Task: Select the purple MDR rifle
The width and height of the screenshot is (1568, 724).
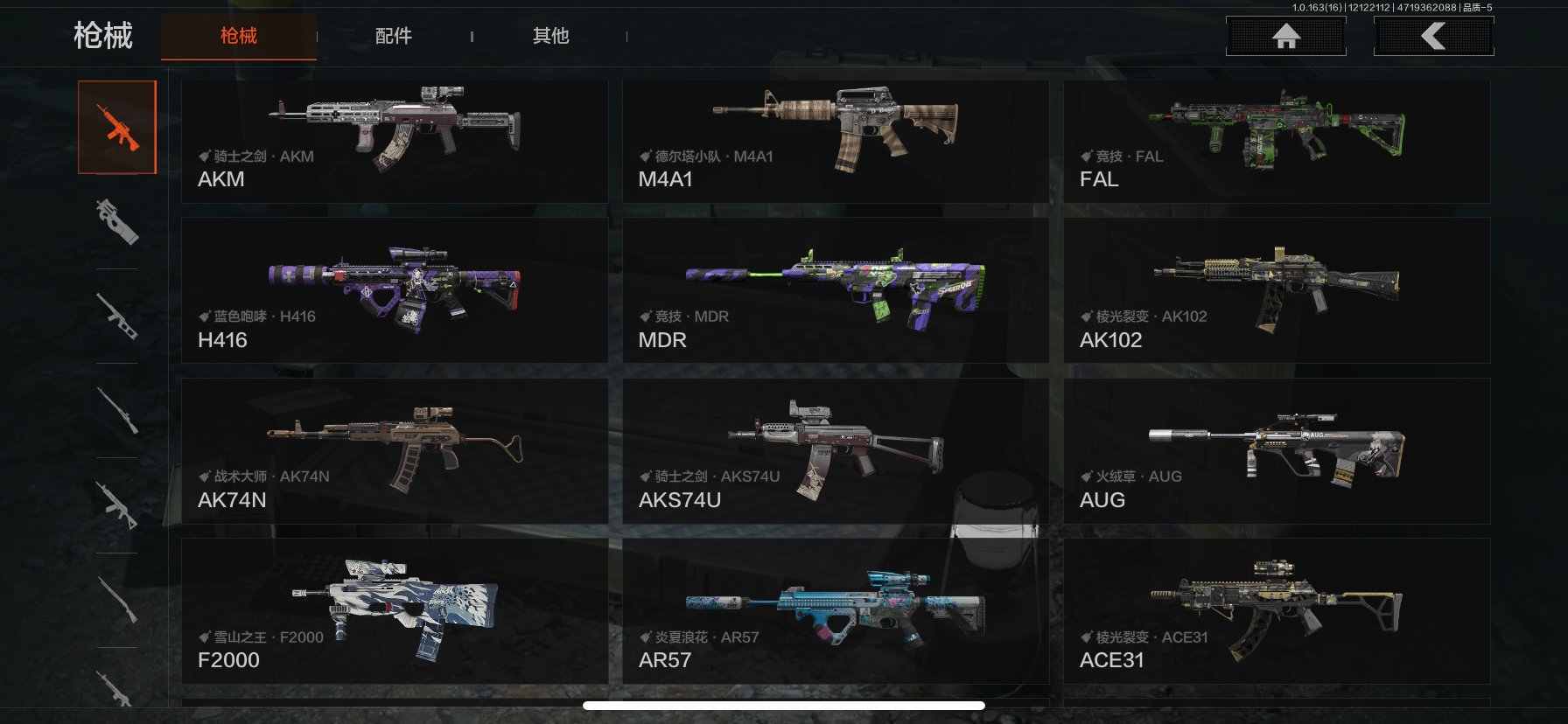Action: (835, 290)
